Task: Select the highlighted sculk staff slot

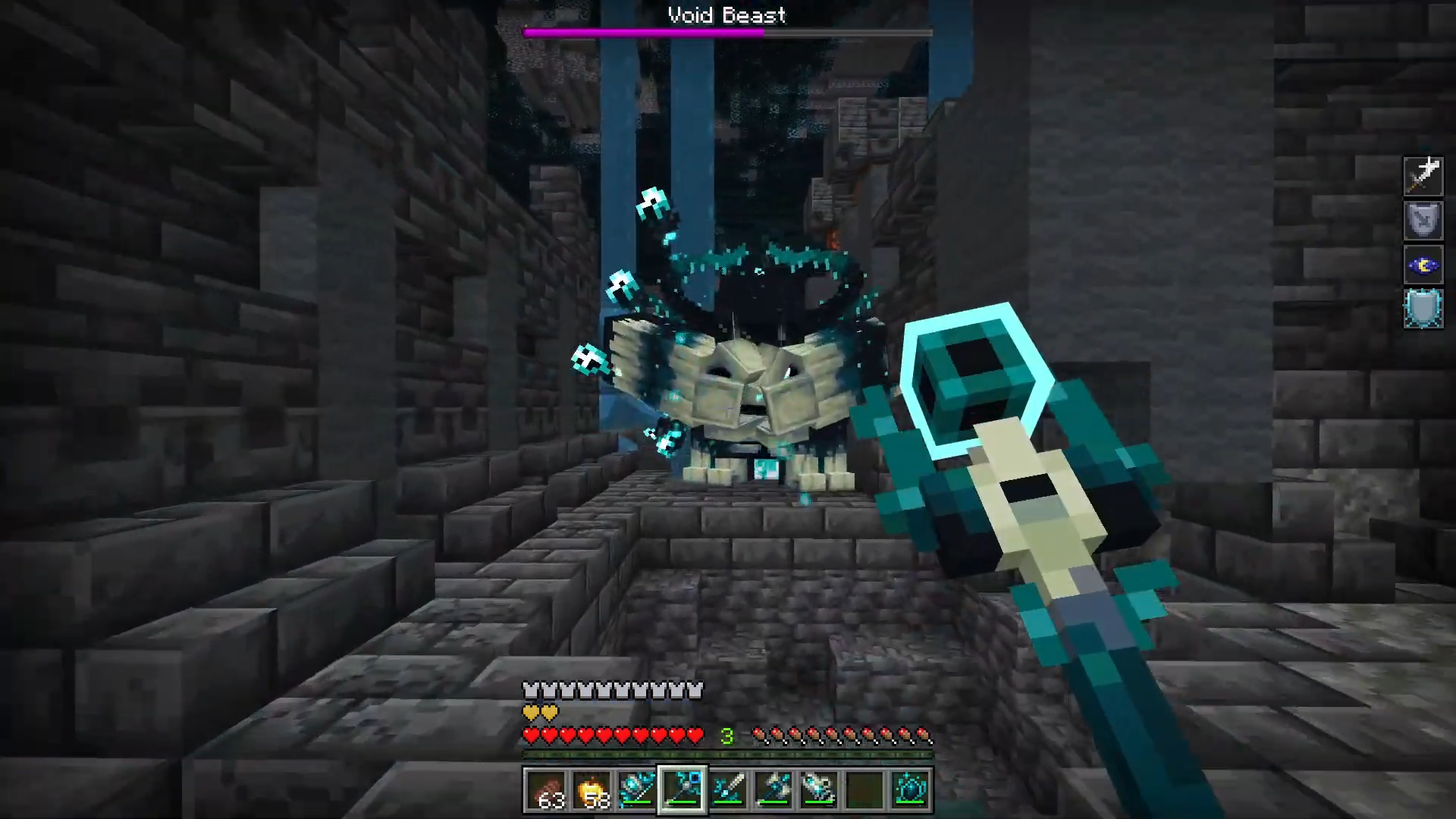Action: point(682,790)
